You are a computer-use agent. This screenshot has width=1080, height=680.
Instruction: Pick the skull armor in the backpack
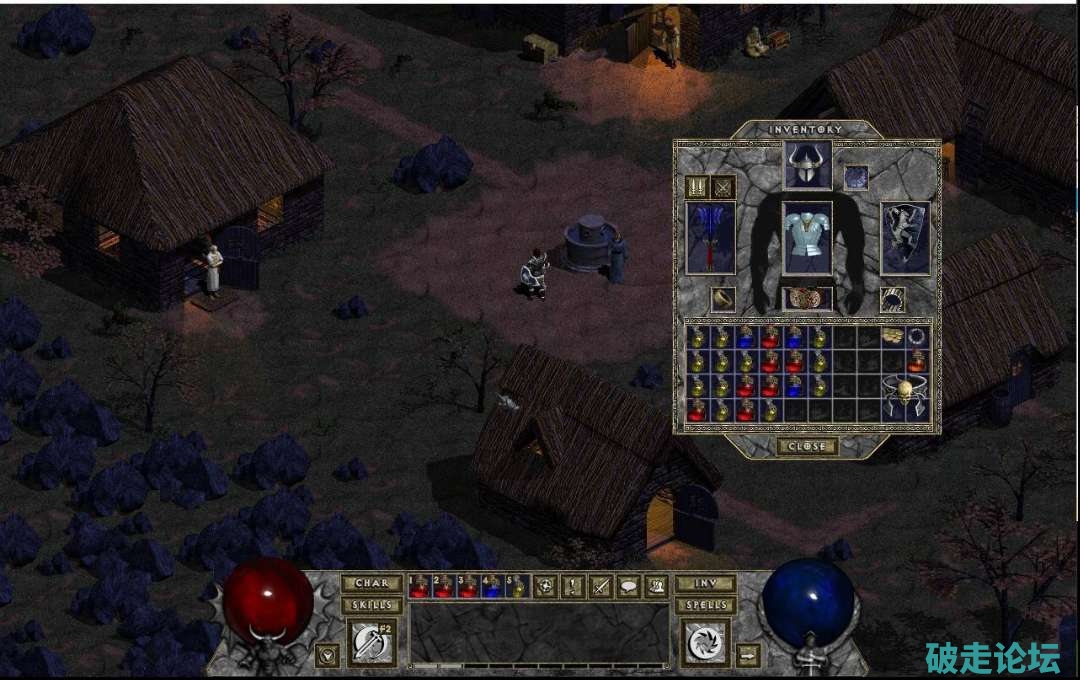(x=905, y=396)
